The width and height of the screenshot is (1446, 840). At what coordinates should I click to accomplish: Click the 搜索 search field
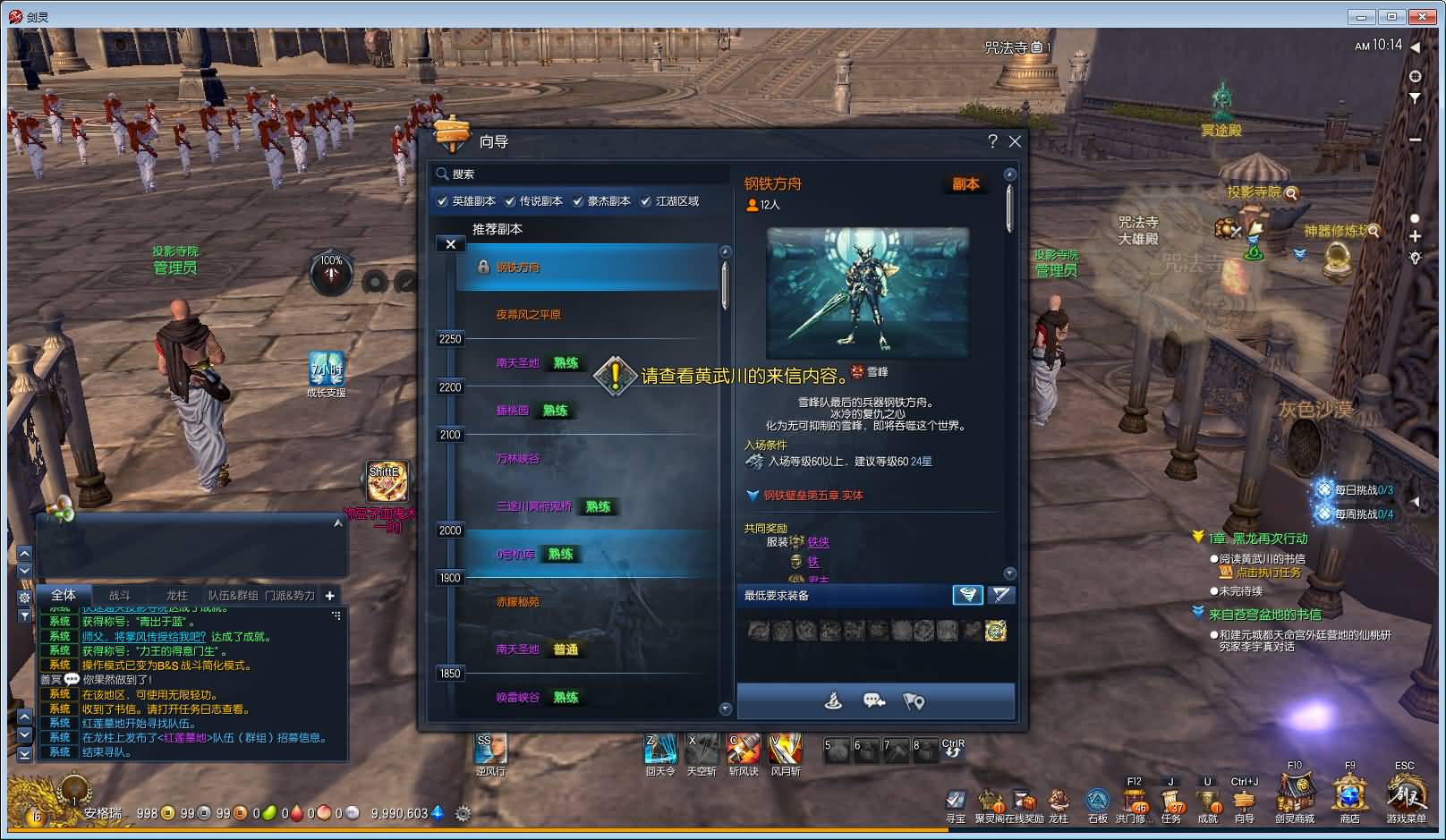573,174
